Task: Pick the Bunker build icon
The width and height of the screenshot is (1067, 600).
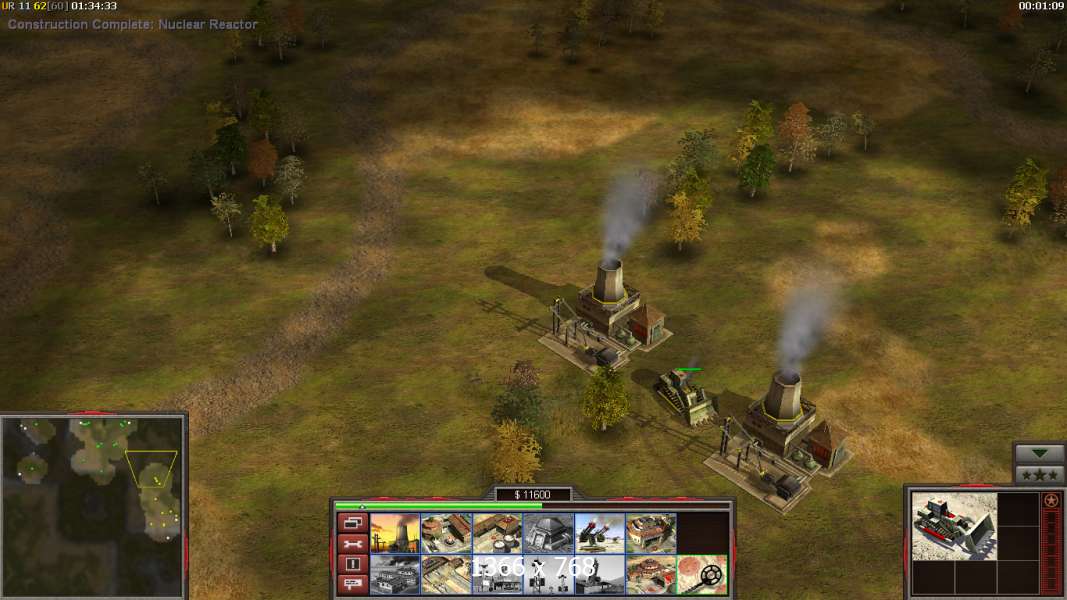Action: click(x=548, y=533)
